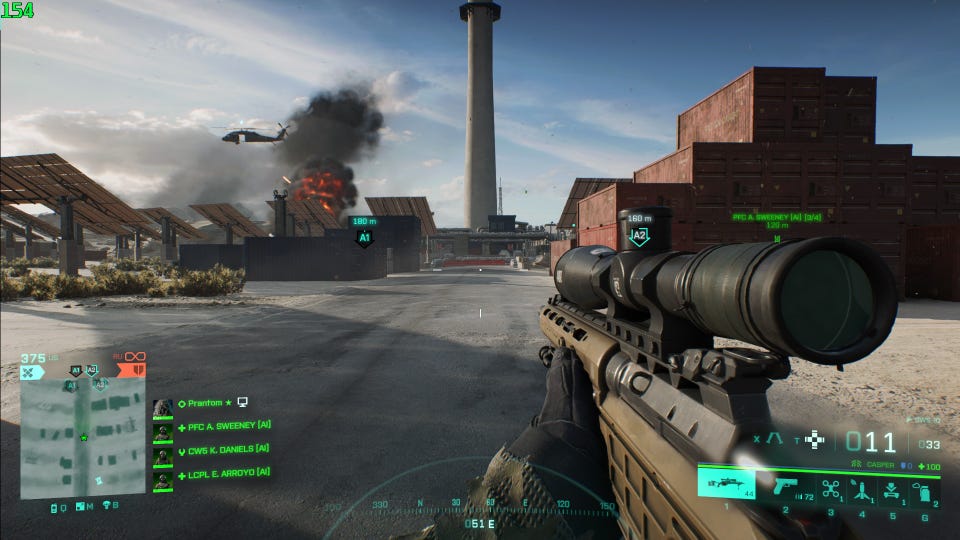
Task: Switch to the pistol sidearm slot
Action: coord(785,487)
